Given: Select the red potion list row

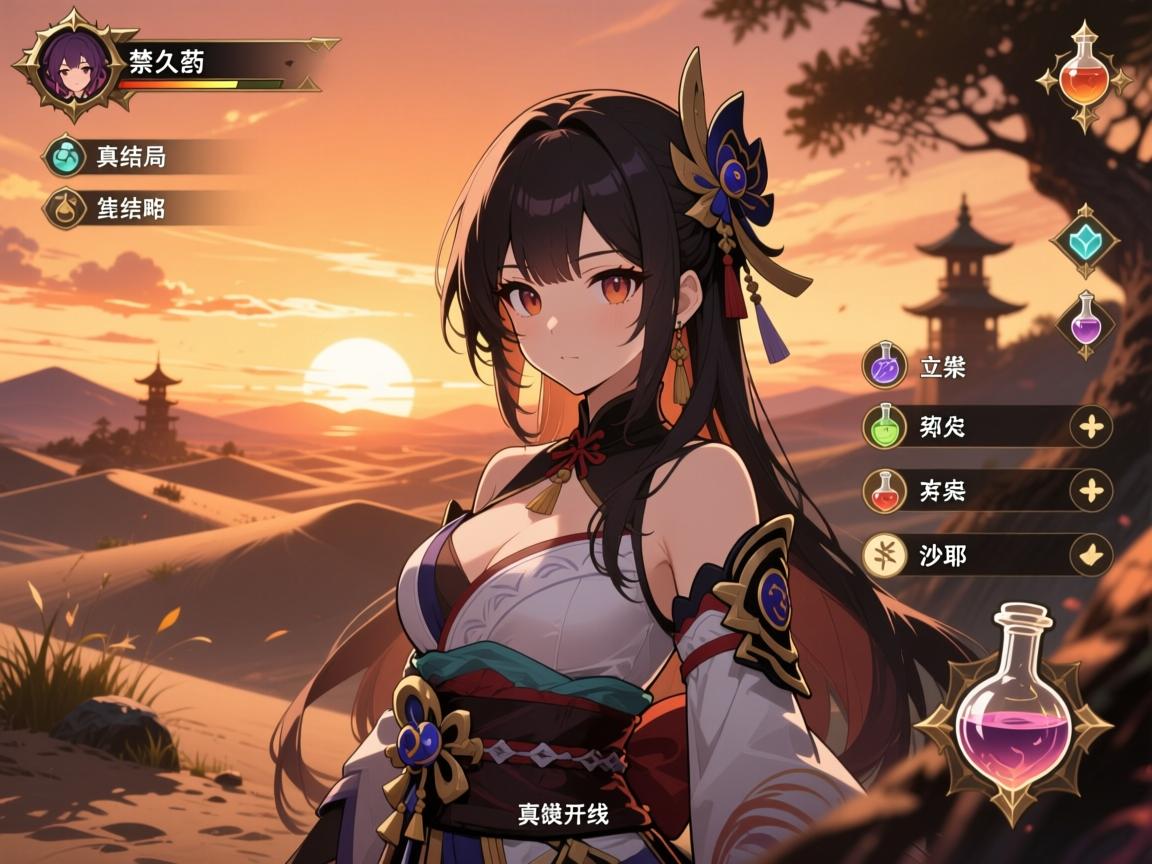Looking at the screenshot, I should click(960, 491).
